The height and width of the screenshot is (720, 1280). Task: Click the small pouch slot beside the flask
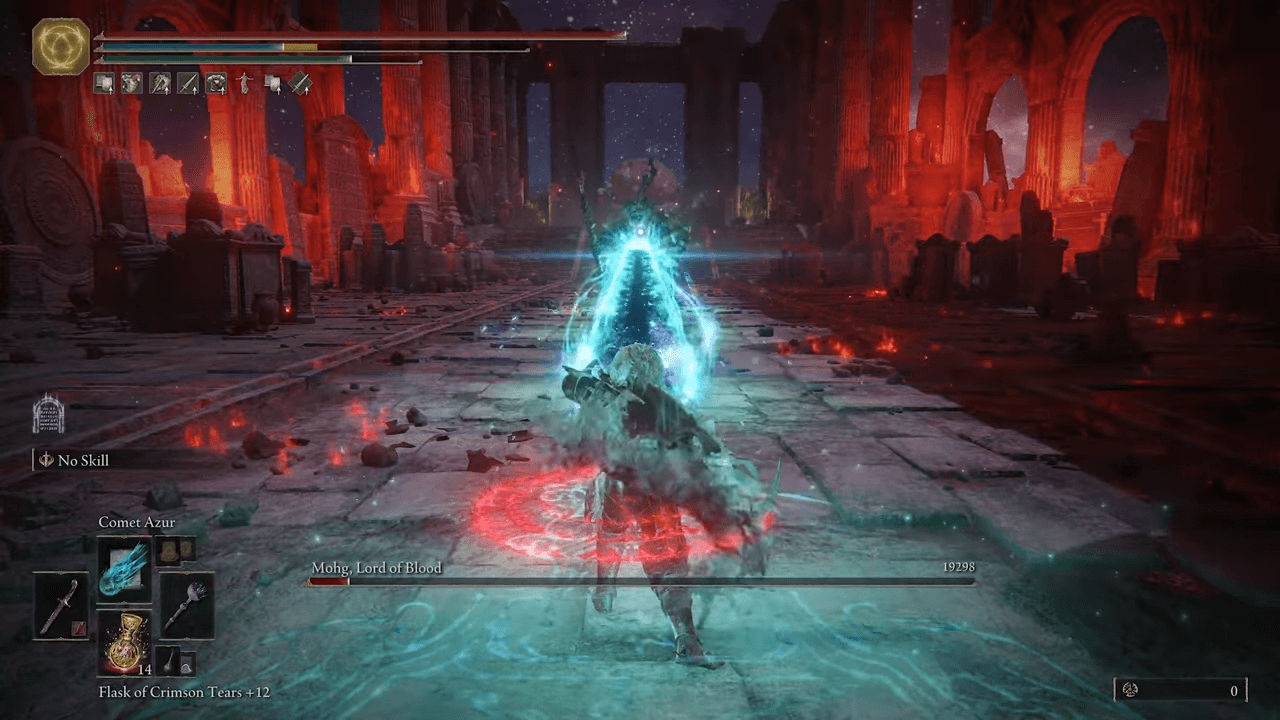173,661
